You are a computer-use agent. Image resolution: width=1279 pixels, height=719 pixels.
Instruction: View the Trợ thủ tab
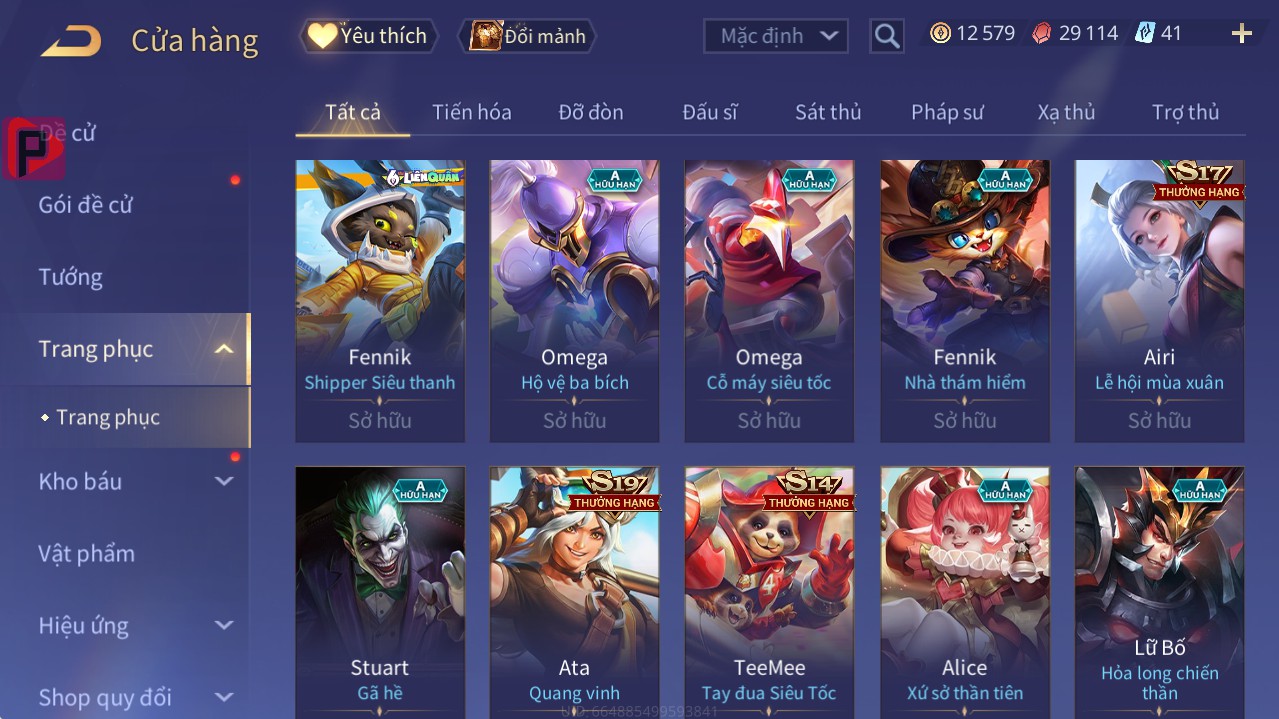[x=1185, y=112]
